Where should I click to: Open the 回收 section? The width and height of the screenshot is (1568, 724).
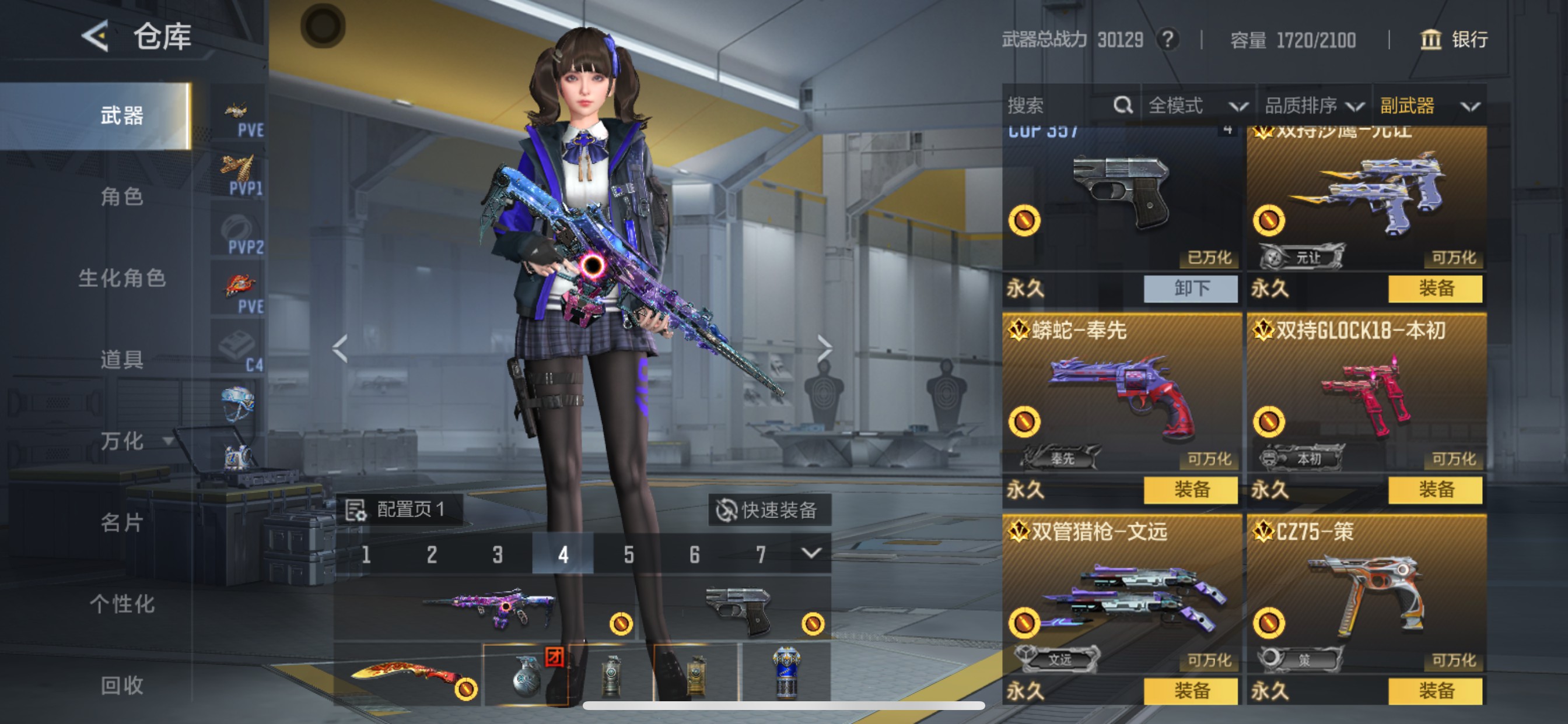click(x=122, y=686)
